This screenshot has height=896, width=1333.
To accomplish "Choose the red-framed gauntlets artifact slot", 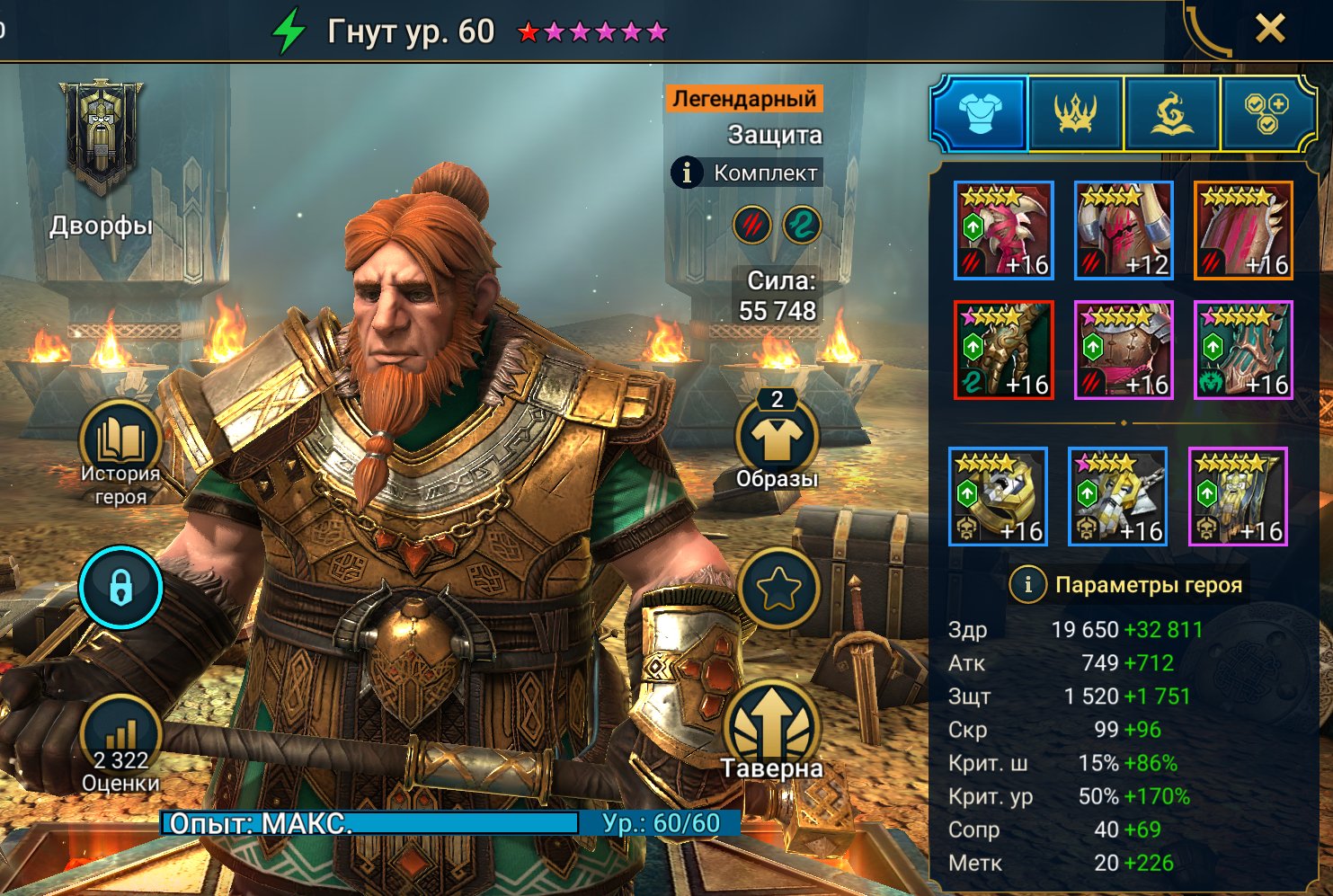I will [1003, 350].
